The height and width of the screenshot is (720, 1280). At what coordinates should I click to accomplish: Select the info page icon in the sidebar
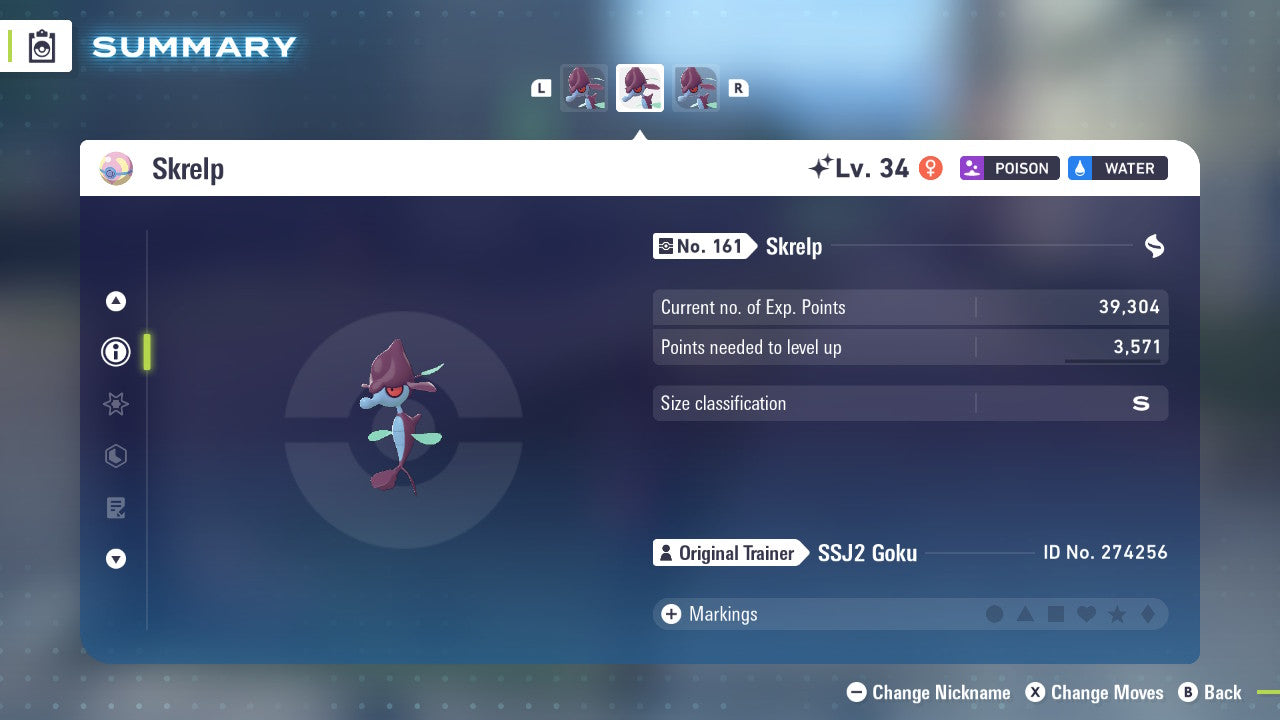(x=115, y=352)
